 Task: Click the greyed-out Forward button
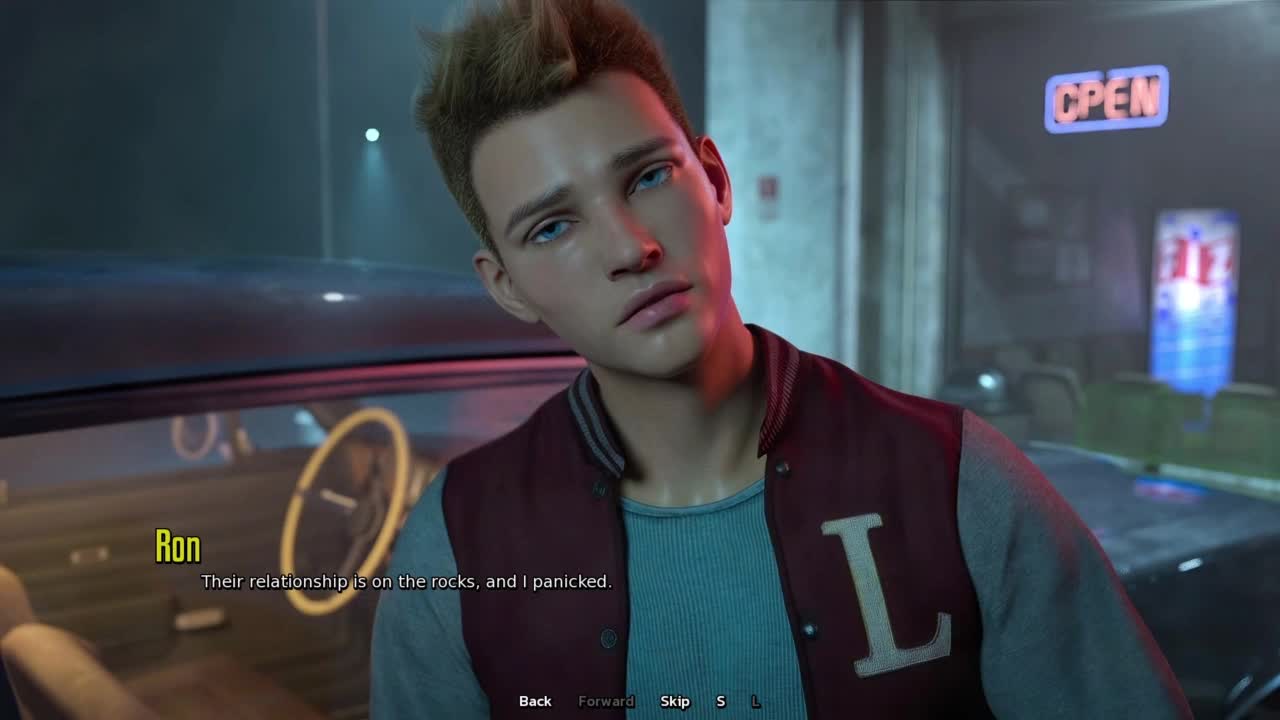coord(606,701)
